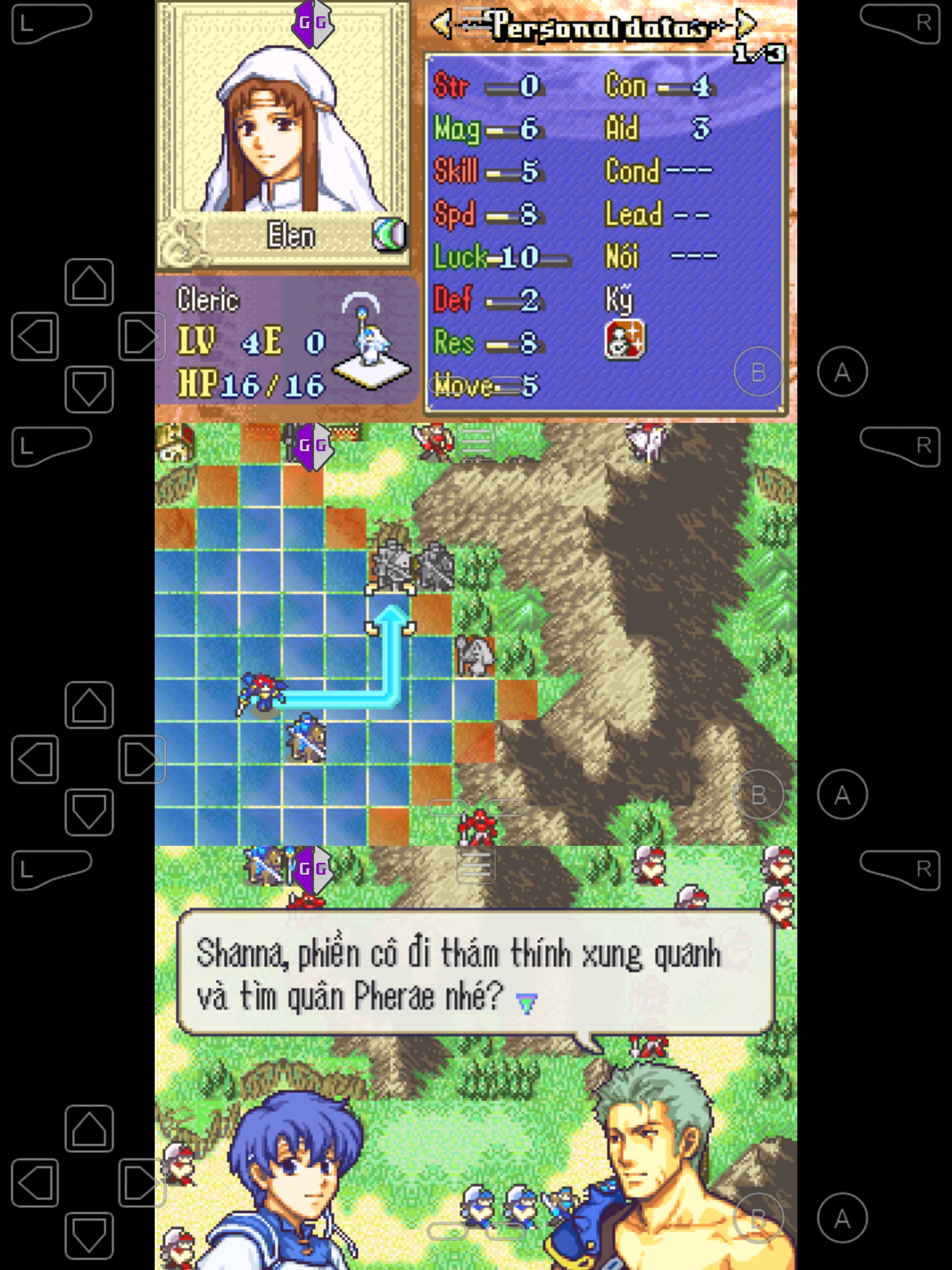Tap the emulator A button beside the stats panel

tap(842, 371)
